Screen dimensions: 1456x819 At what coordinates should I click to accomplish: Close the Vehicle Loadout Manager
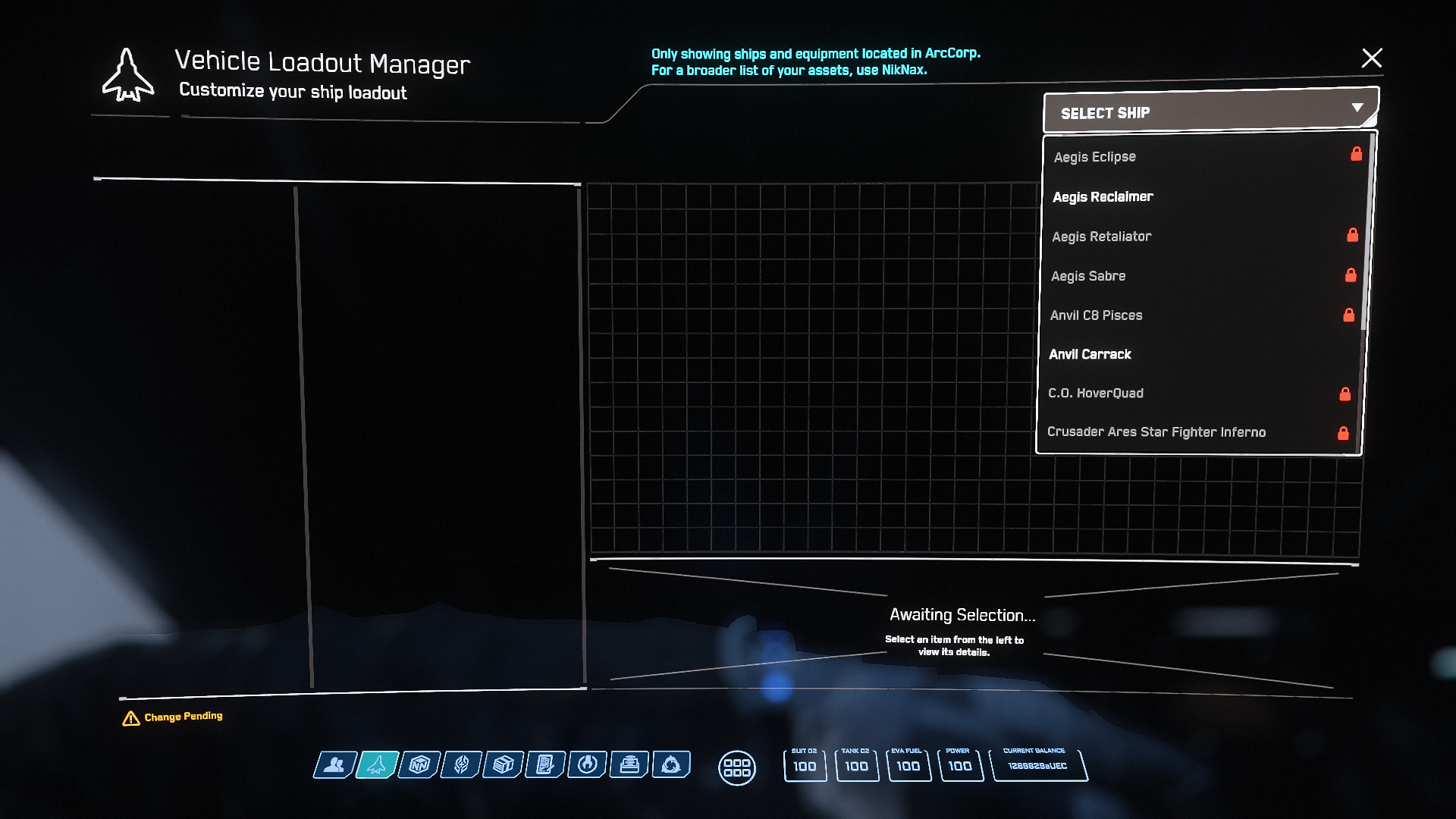[x=1371, y=58]
